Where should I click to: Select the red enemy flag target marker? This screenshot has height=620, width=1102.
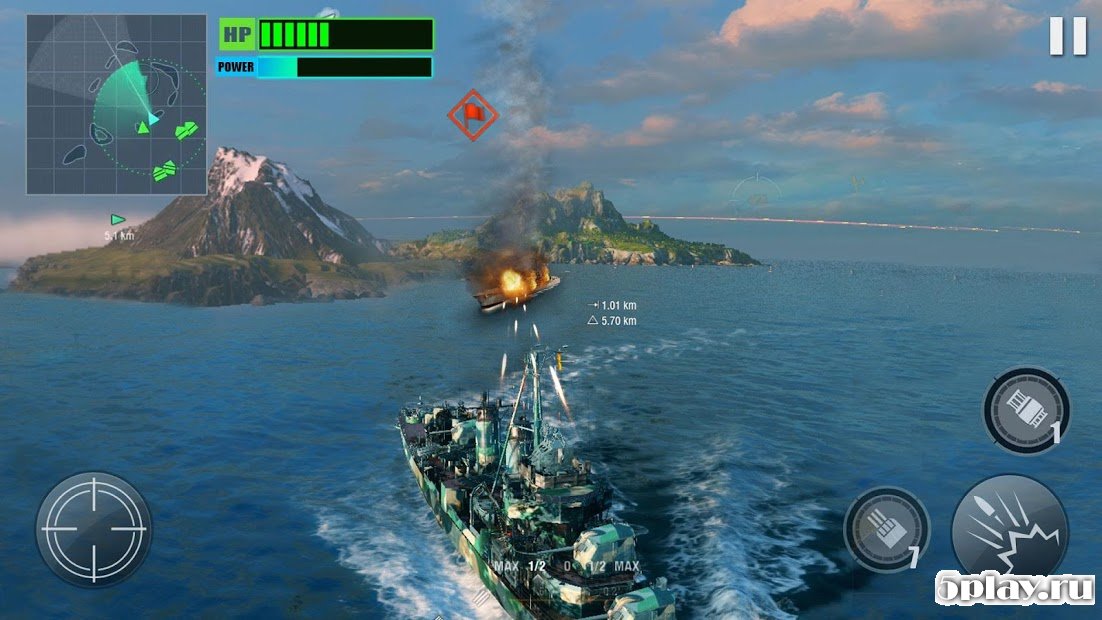473,114
